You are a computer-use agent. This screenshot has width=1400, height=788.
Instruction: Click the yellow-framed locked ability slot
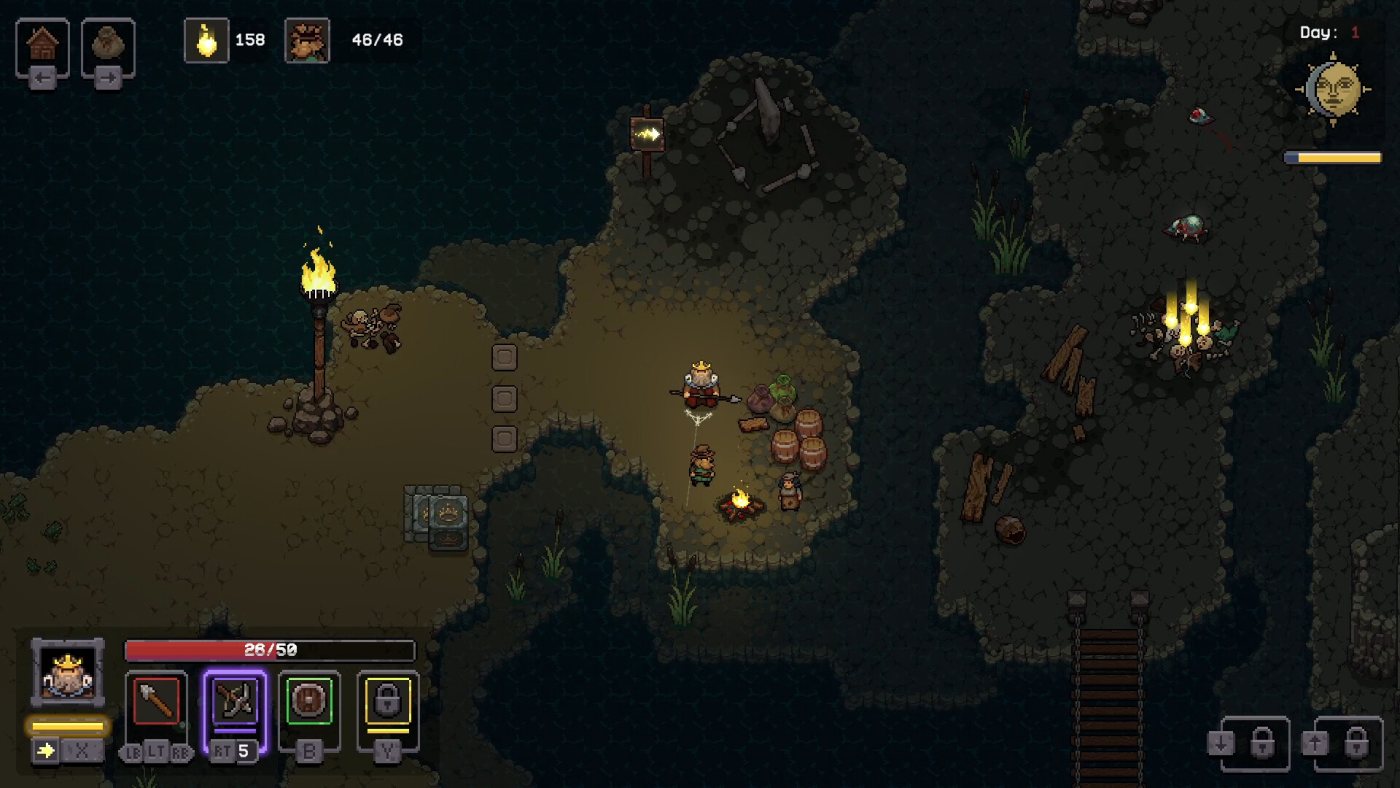388,701
